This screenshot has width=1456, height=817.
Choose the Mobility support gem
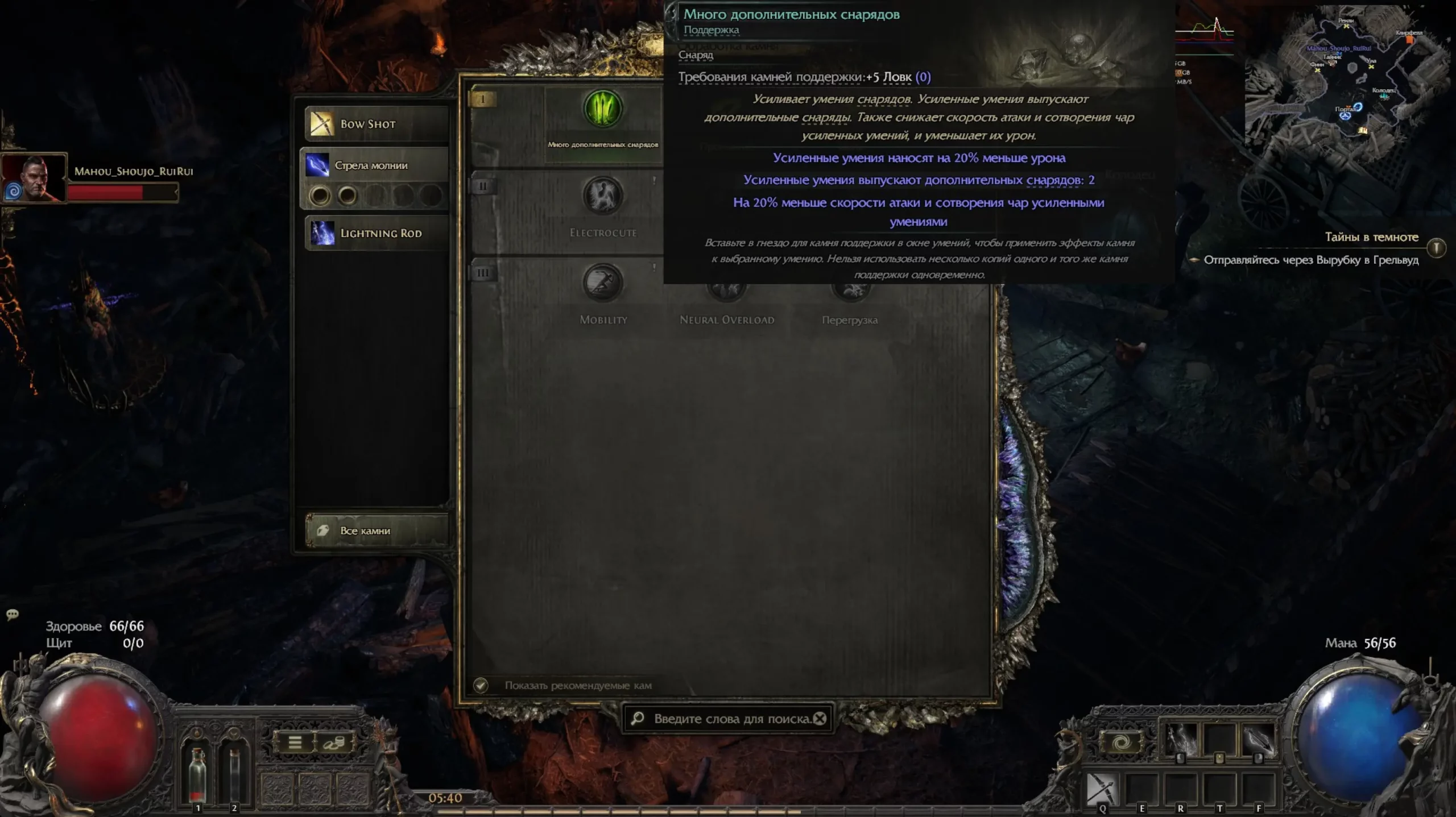coord(603,283)
